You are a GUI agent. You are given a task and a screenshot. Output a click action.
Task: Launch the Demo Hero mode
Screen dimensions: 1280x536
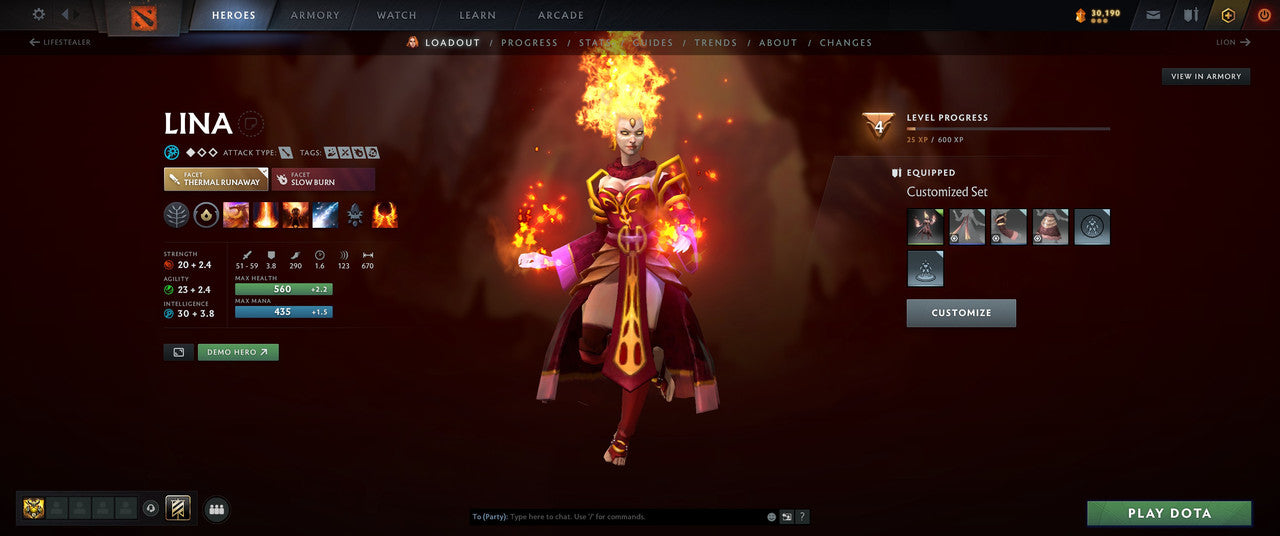238,352
